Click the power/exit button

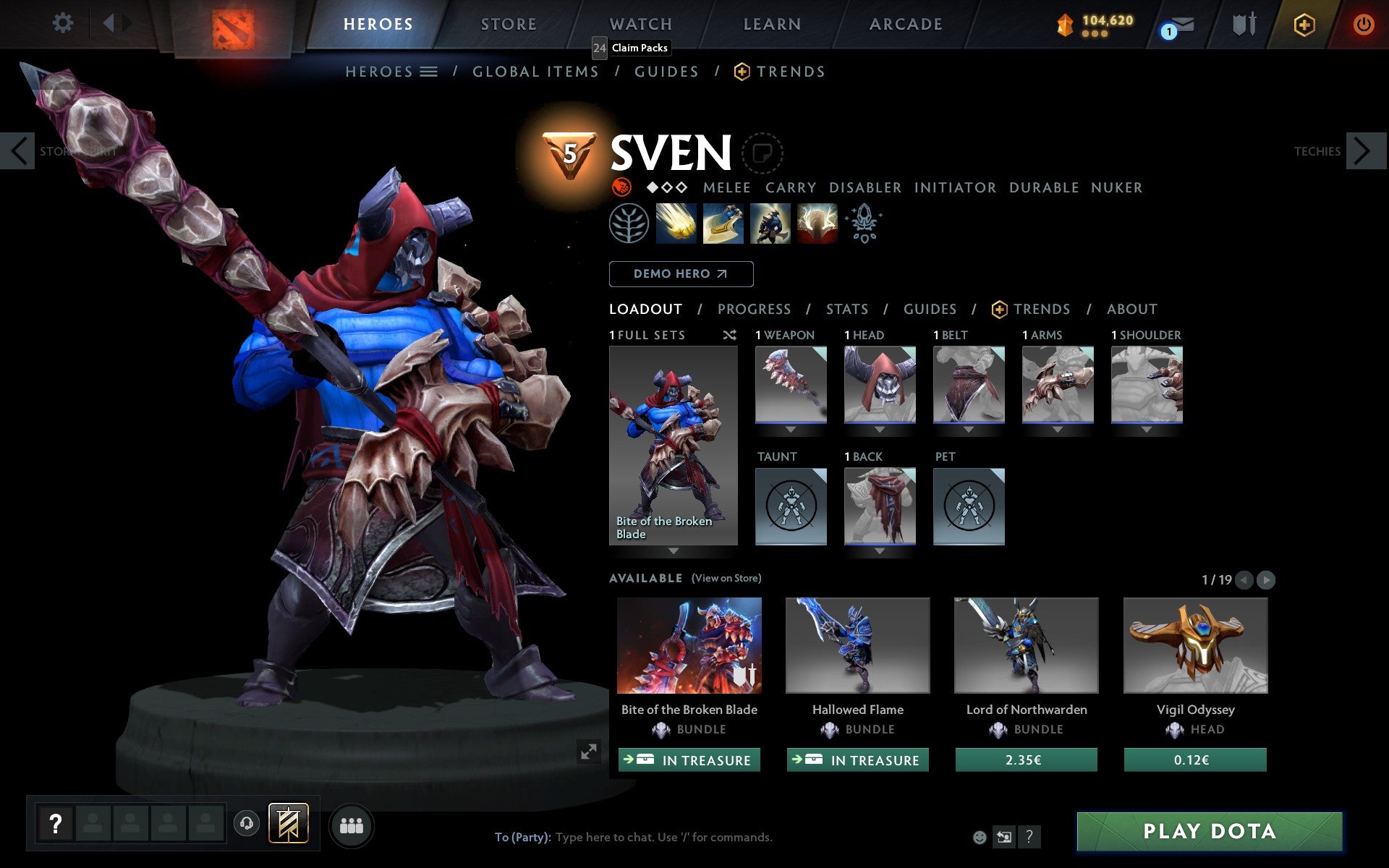coord(1364,24)
